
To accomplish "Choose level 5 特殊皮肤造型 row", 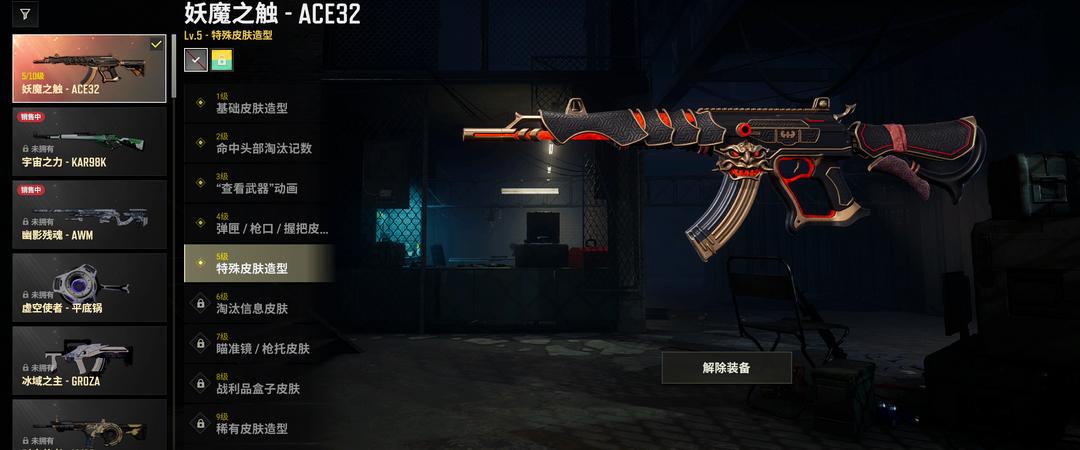I will (258, 264).
